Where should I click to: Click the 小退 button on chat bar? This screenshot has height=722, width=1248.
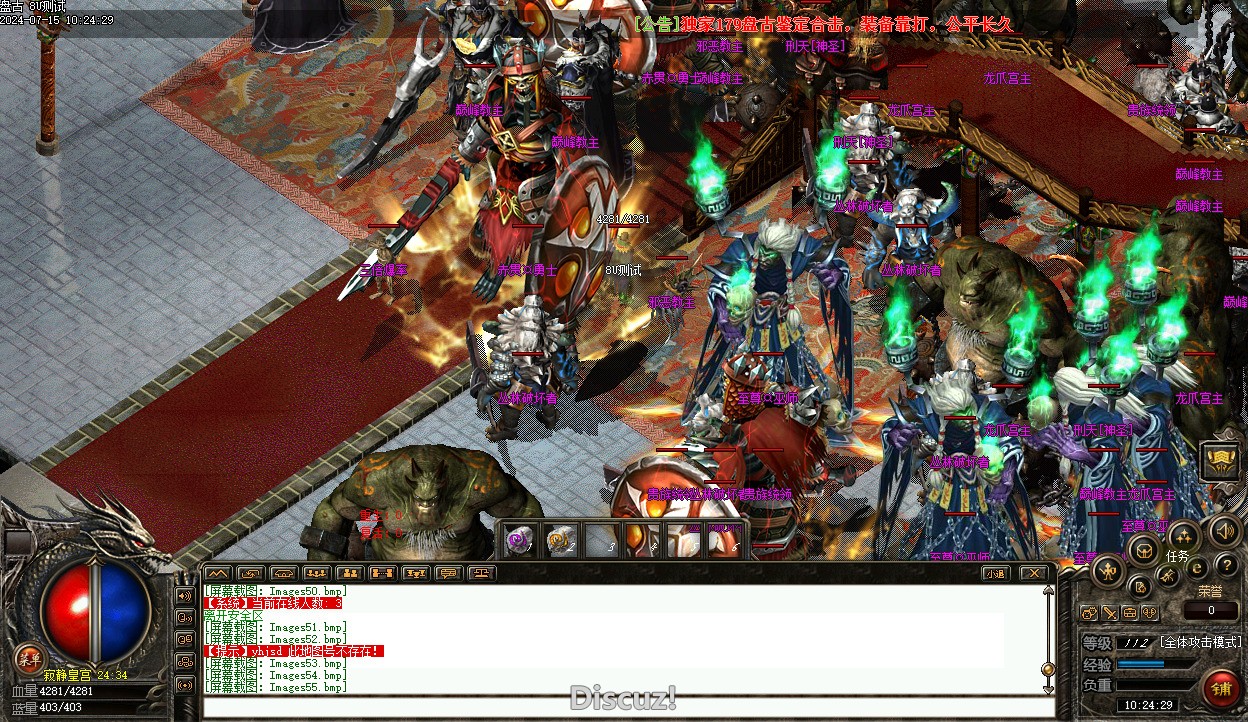point(994,573)
